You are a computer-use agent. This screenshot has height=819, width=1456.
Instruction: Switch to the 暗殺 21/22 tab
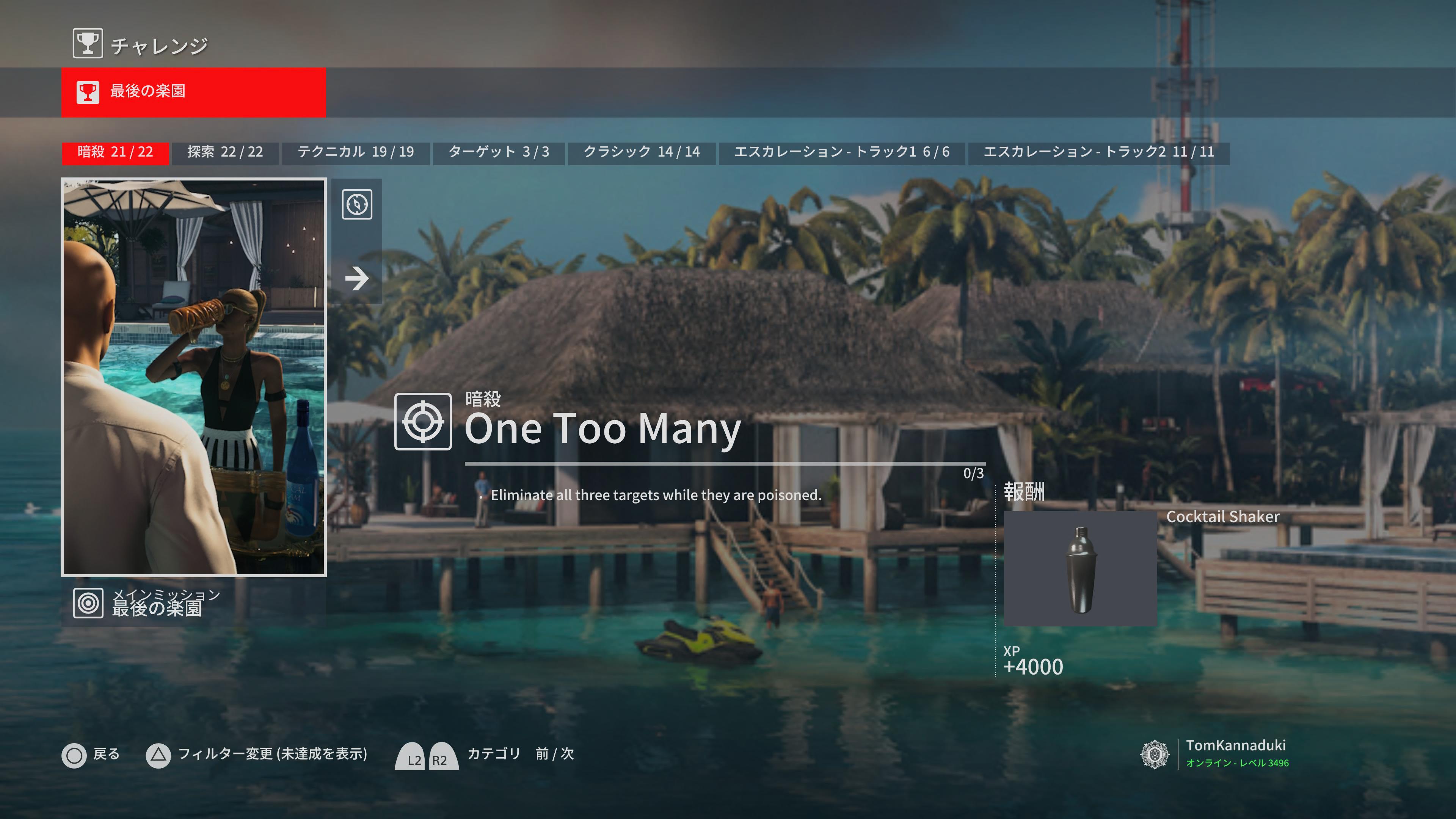point(115,152)
